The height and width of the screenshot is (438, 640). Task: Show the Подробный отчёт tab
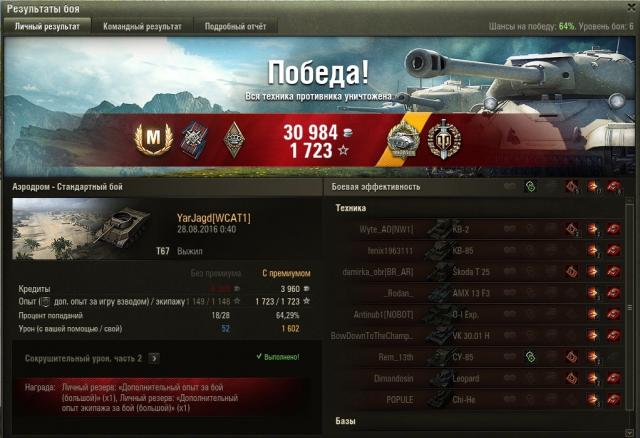(x=235, y=26)
